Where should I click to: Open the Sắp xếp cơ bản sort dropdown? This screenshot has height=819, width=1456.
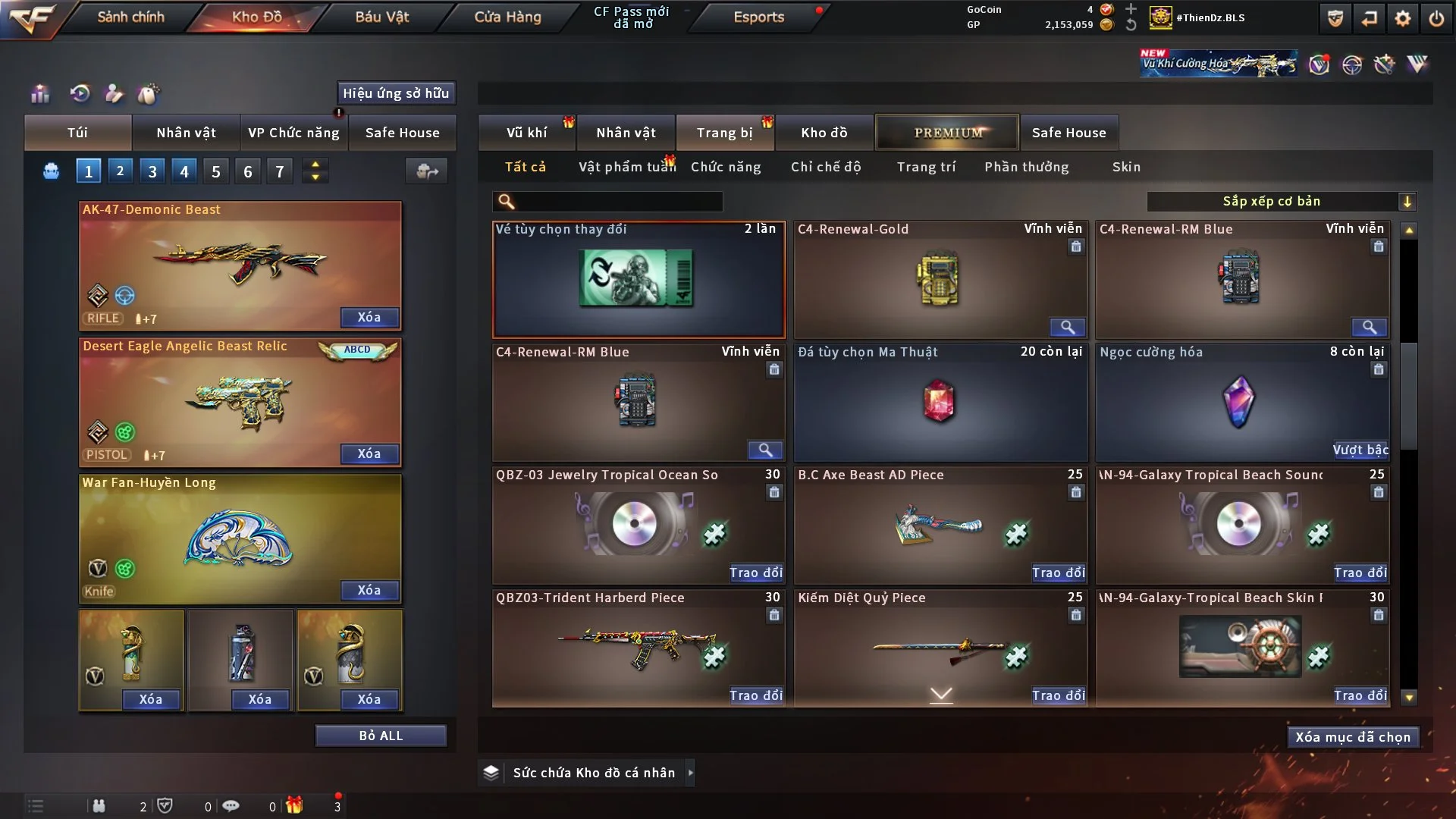(1281, 201)
